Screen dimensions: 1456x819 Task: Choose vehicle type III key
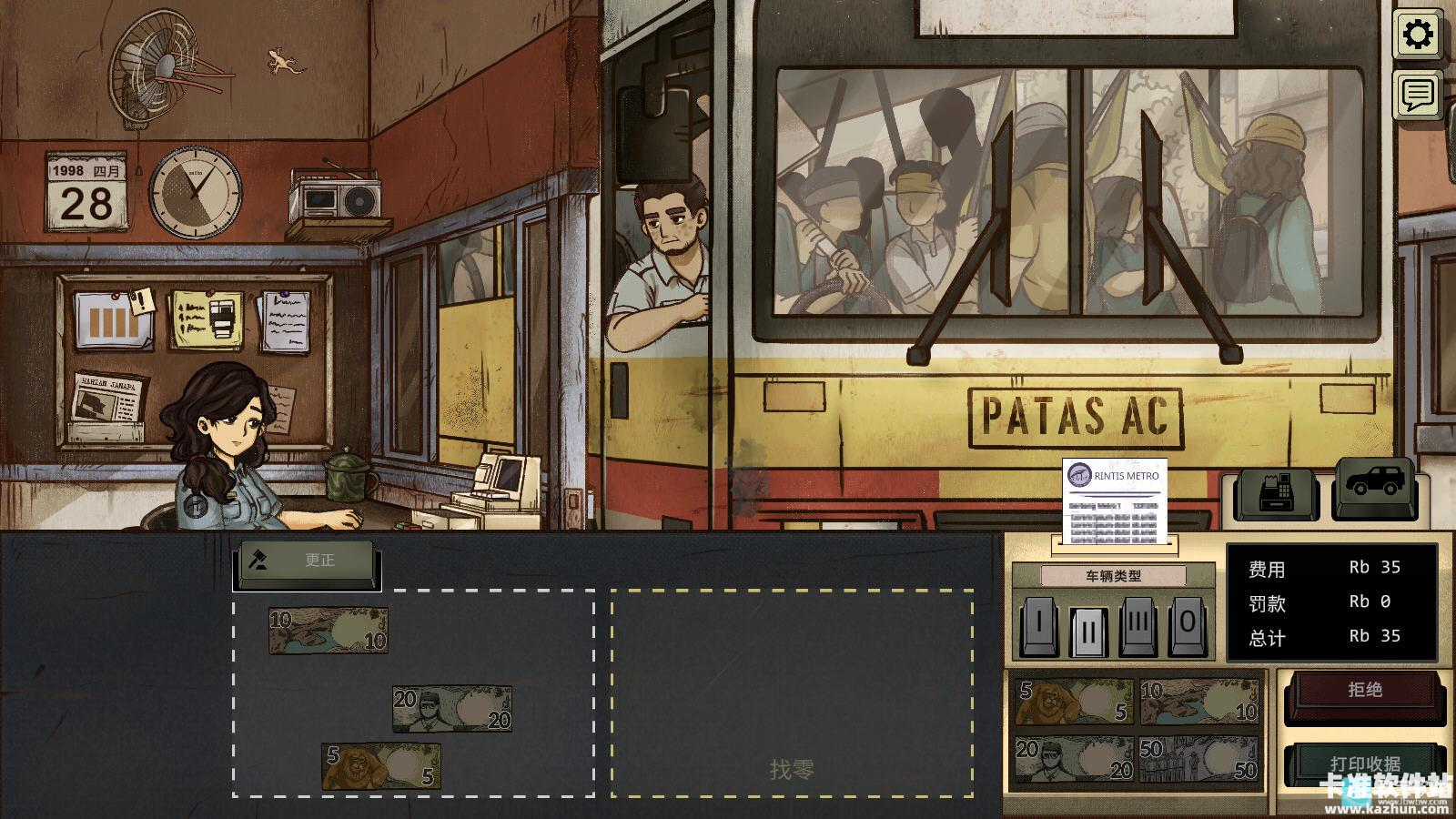1138,626
